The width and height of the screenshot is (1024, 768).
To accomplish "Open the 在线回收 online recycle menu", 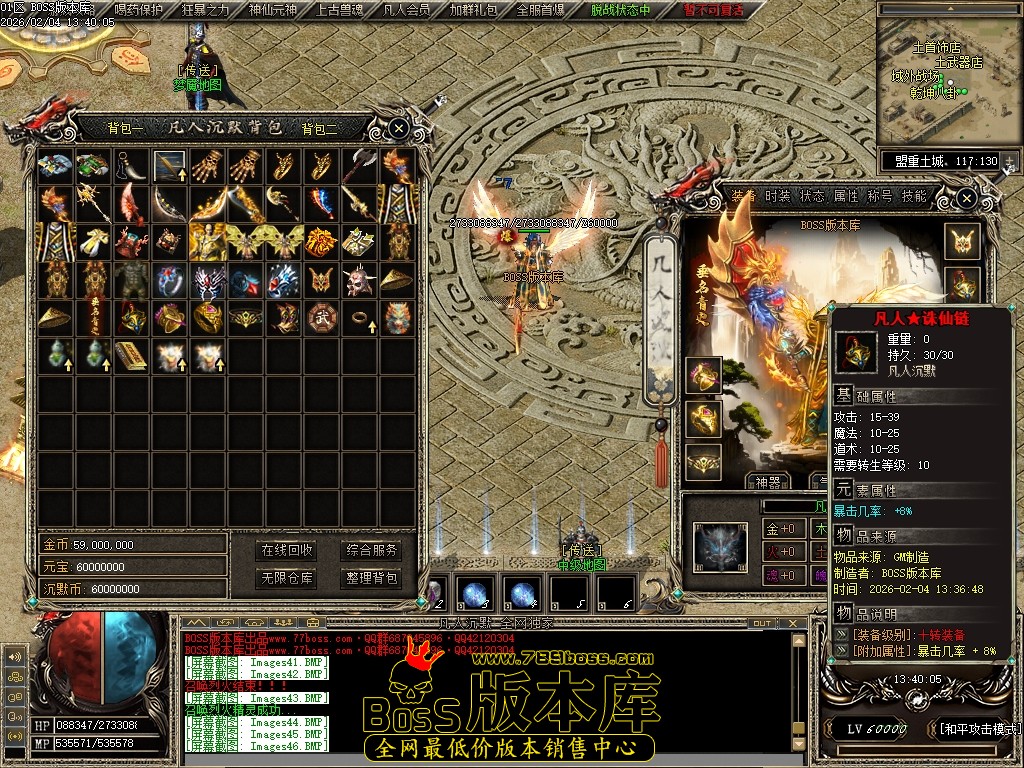I will [287, 550].
